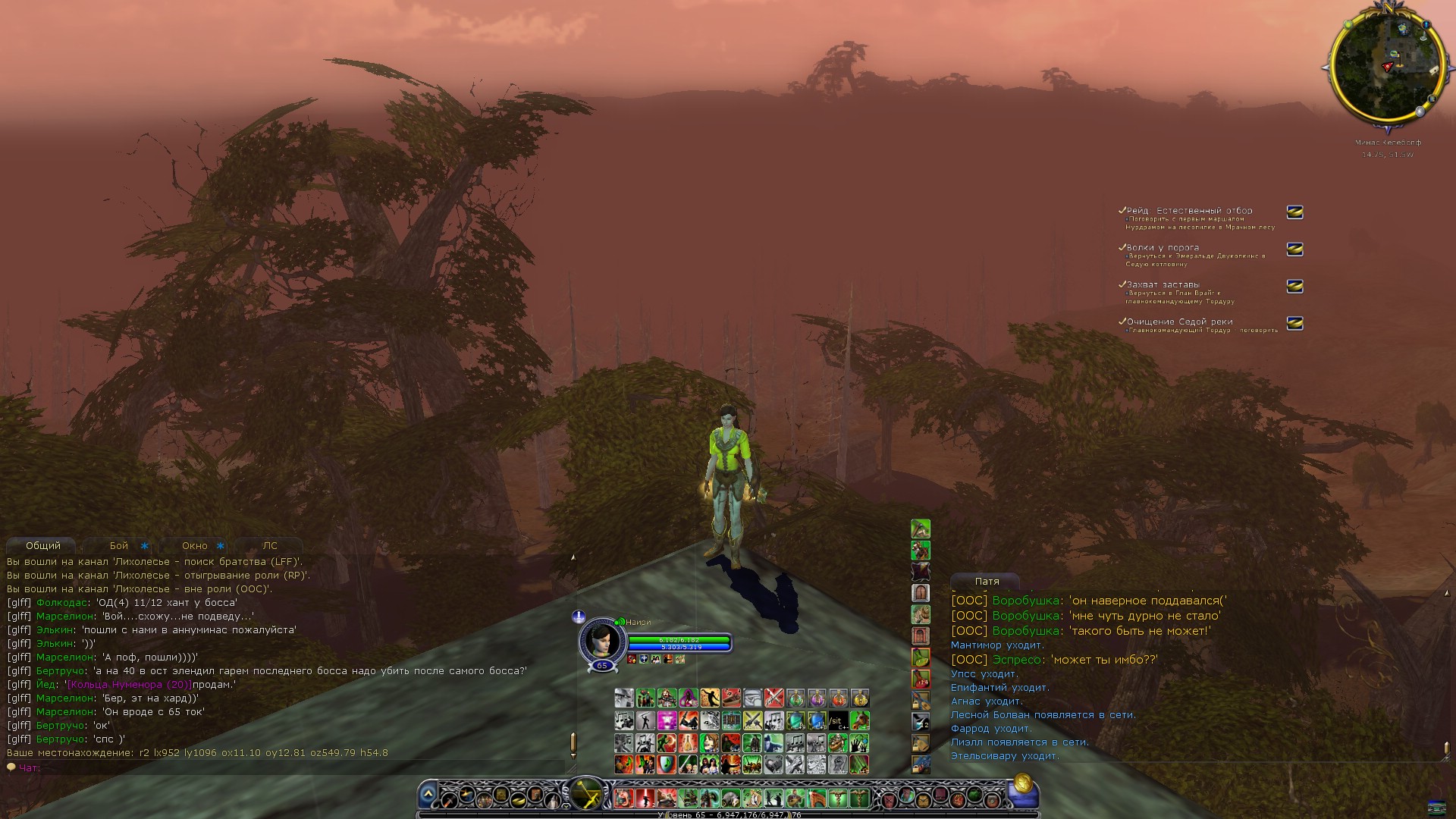Switch to the 'Окно' chat tab
The image size is (1456, 819).
195,546
